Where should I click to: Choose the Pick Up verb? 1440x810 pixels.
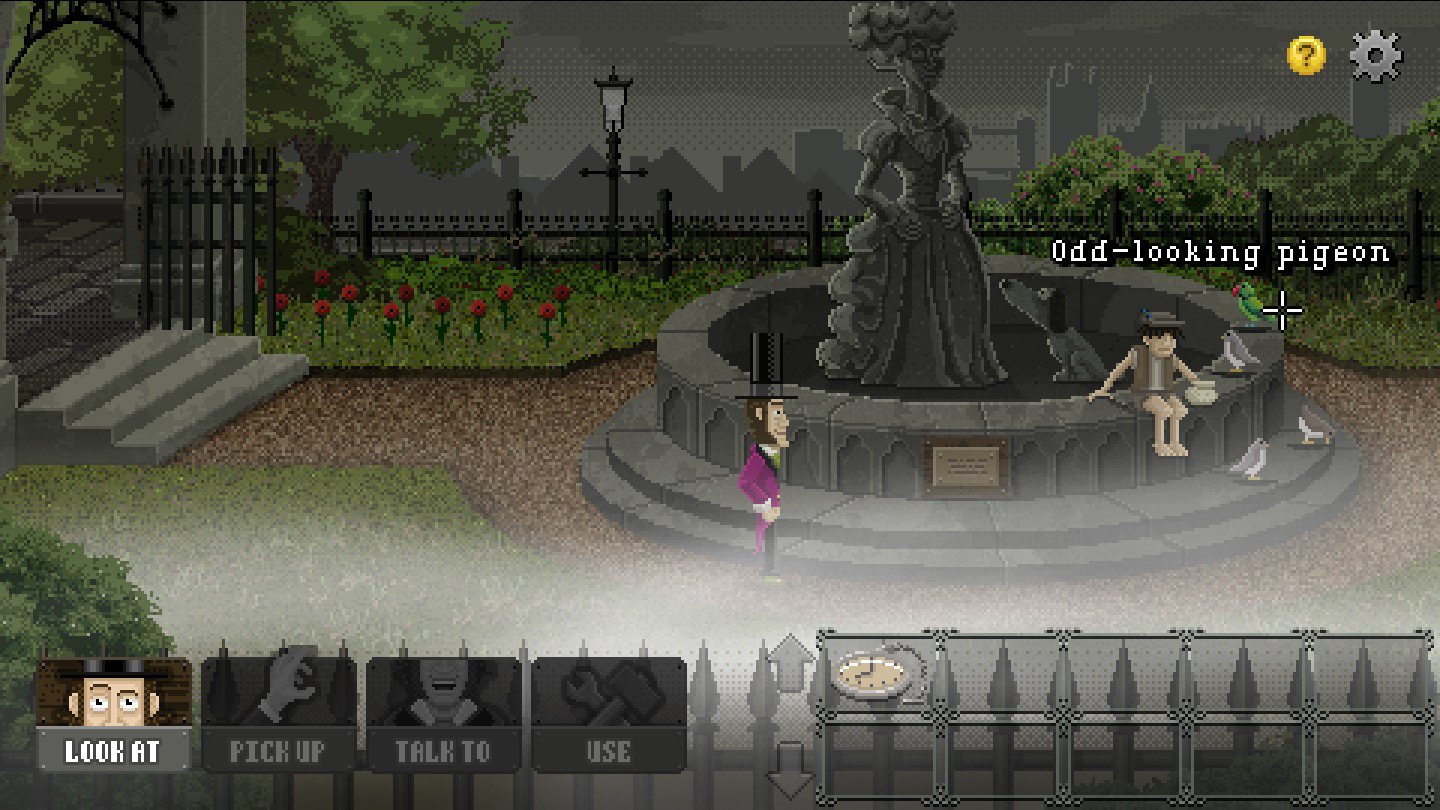278,714
